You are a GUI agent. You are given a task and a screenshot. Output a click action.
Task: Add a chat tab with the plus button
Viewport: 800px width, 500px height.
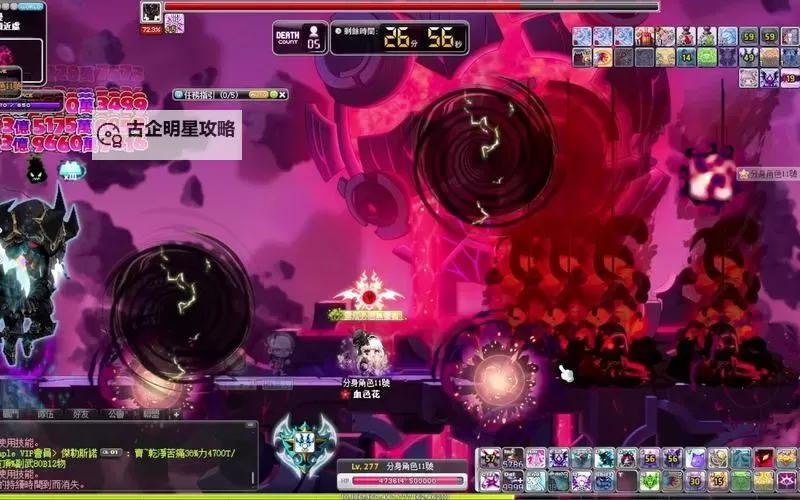(176, 413)
